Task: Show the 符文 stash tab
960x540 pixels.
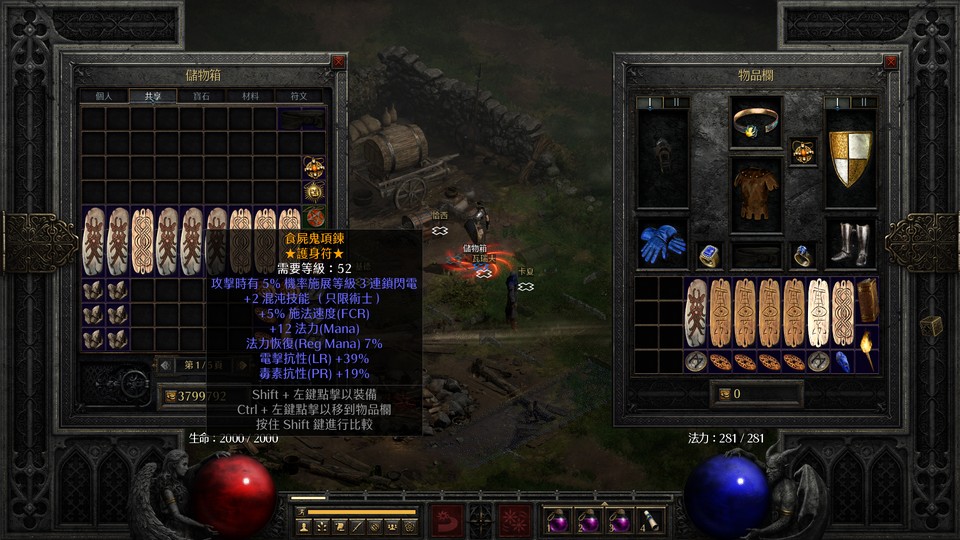Action: tap(299, 97)
